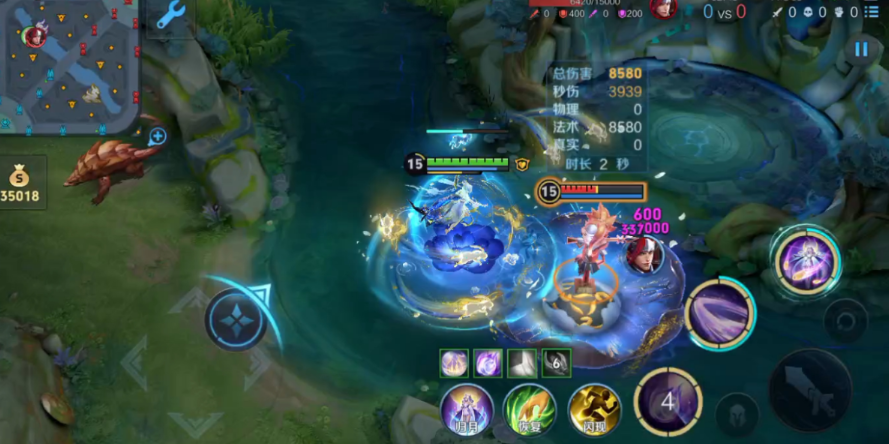Touch the movement joystick center
The width and height of the screenshot is (889, 444).
237,320
